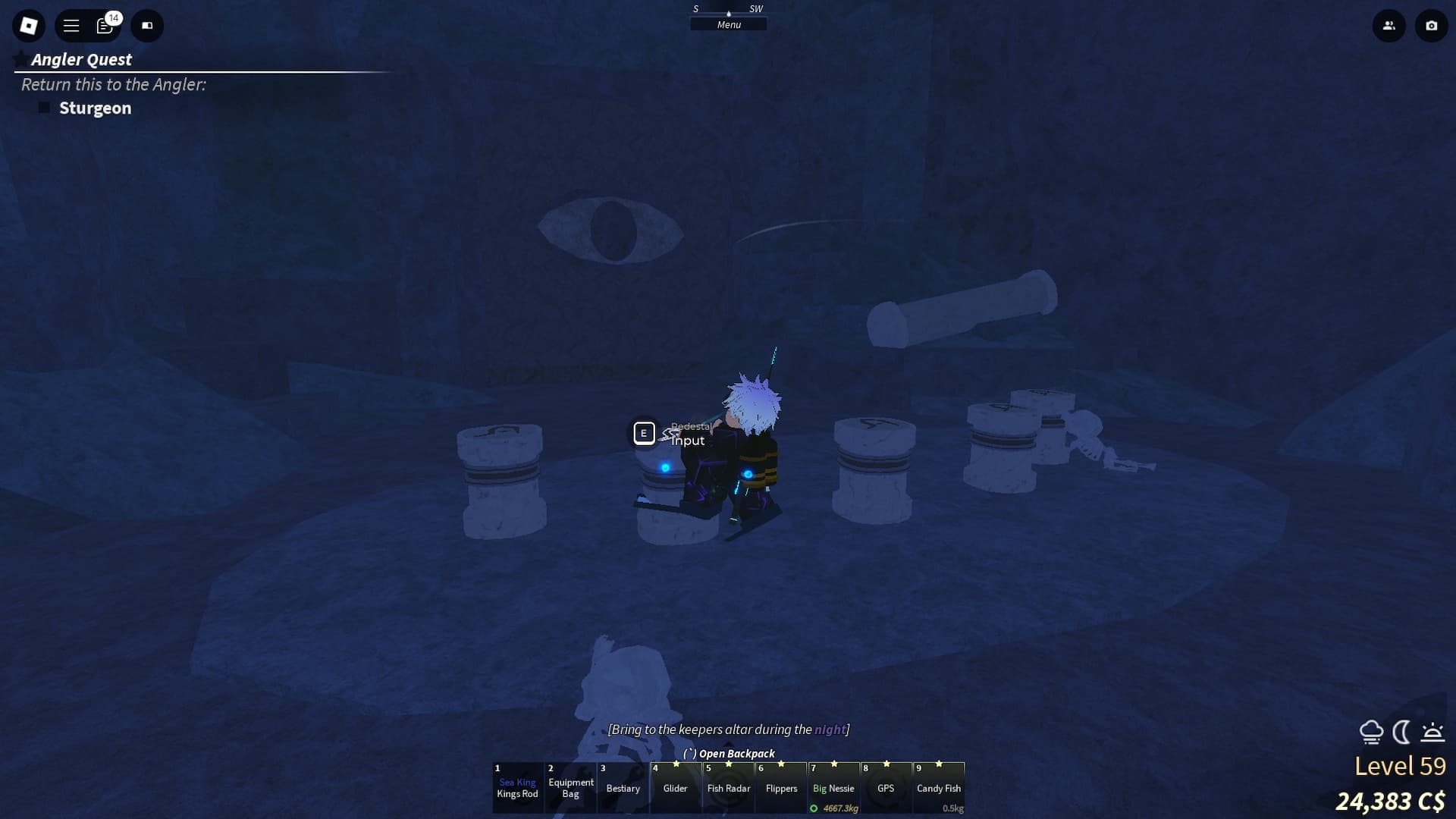1456x819 pixels.
Task: Open the people list icon top right
Action: [x=1389, y=25]
